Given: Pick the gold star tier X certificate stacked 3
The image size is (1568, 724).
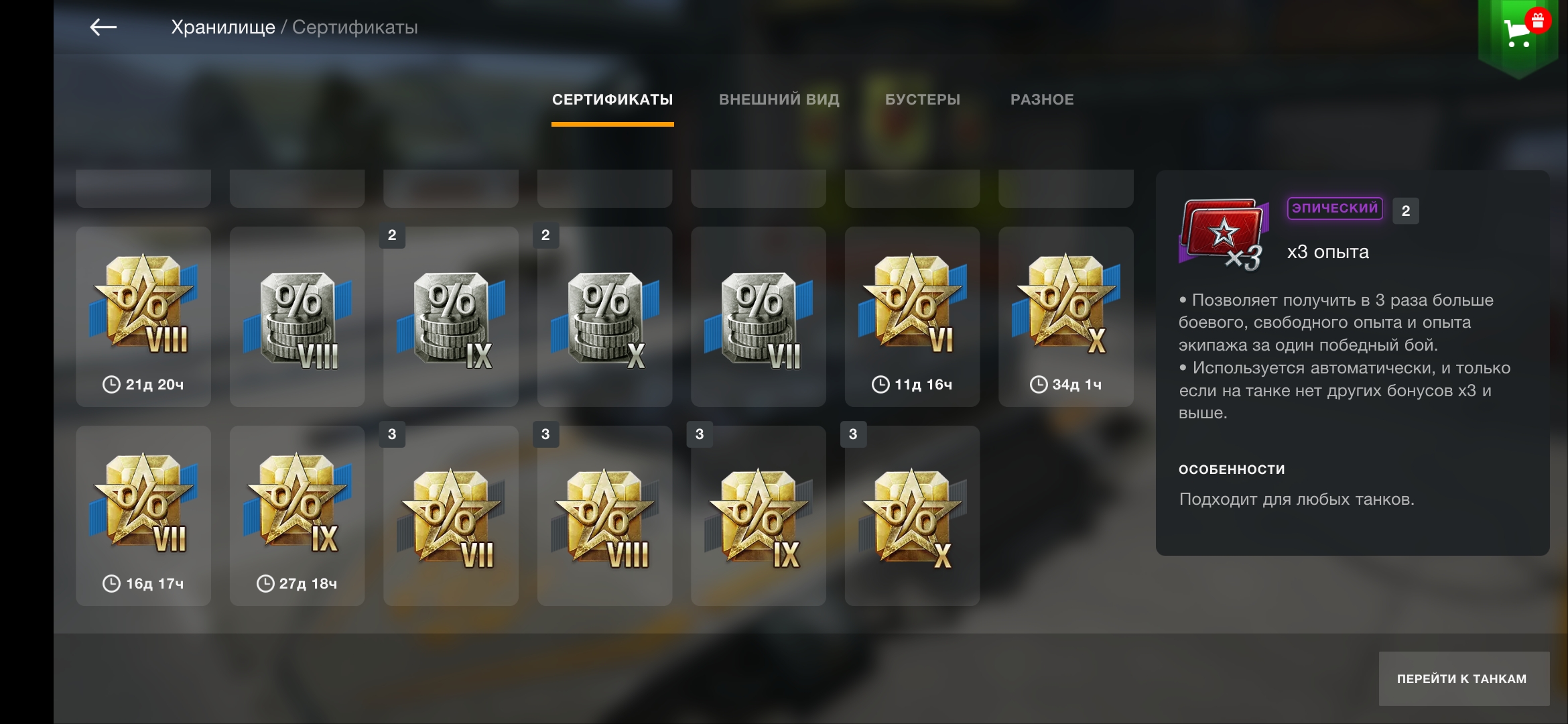Looking at the screenshot, I should (912, 516).
